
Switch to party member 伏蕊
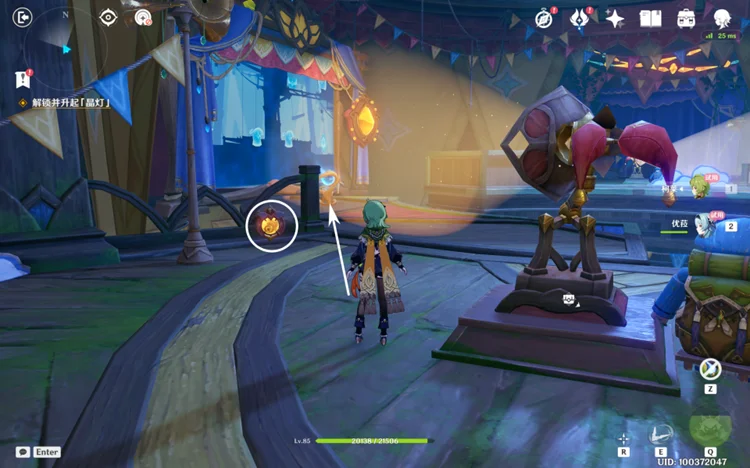pos(700,226)
